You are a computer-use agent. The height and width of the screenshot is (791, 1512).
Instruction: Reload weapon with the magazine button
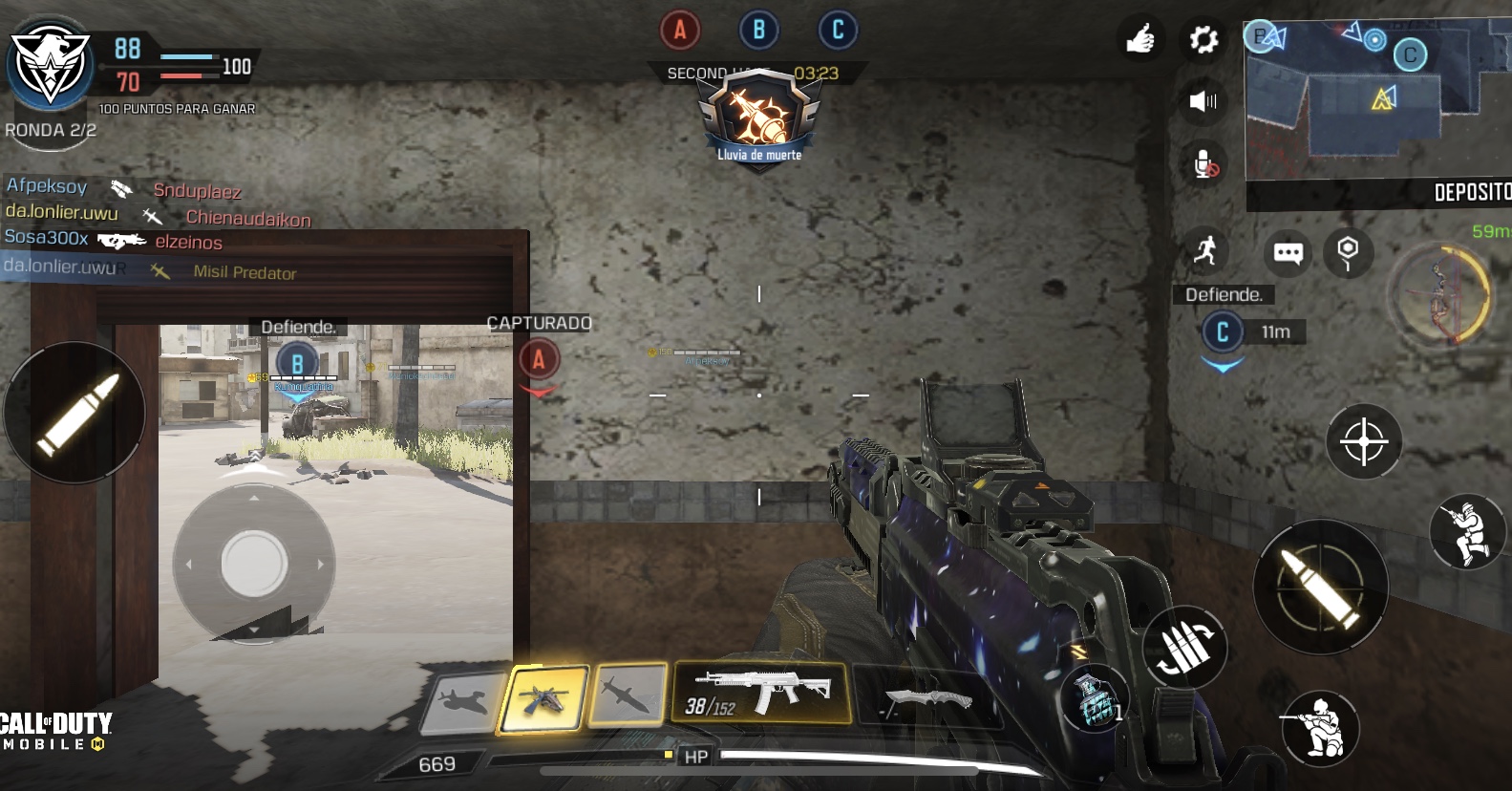[x=1185, y=647]
